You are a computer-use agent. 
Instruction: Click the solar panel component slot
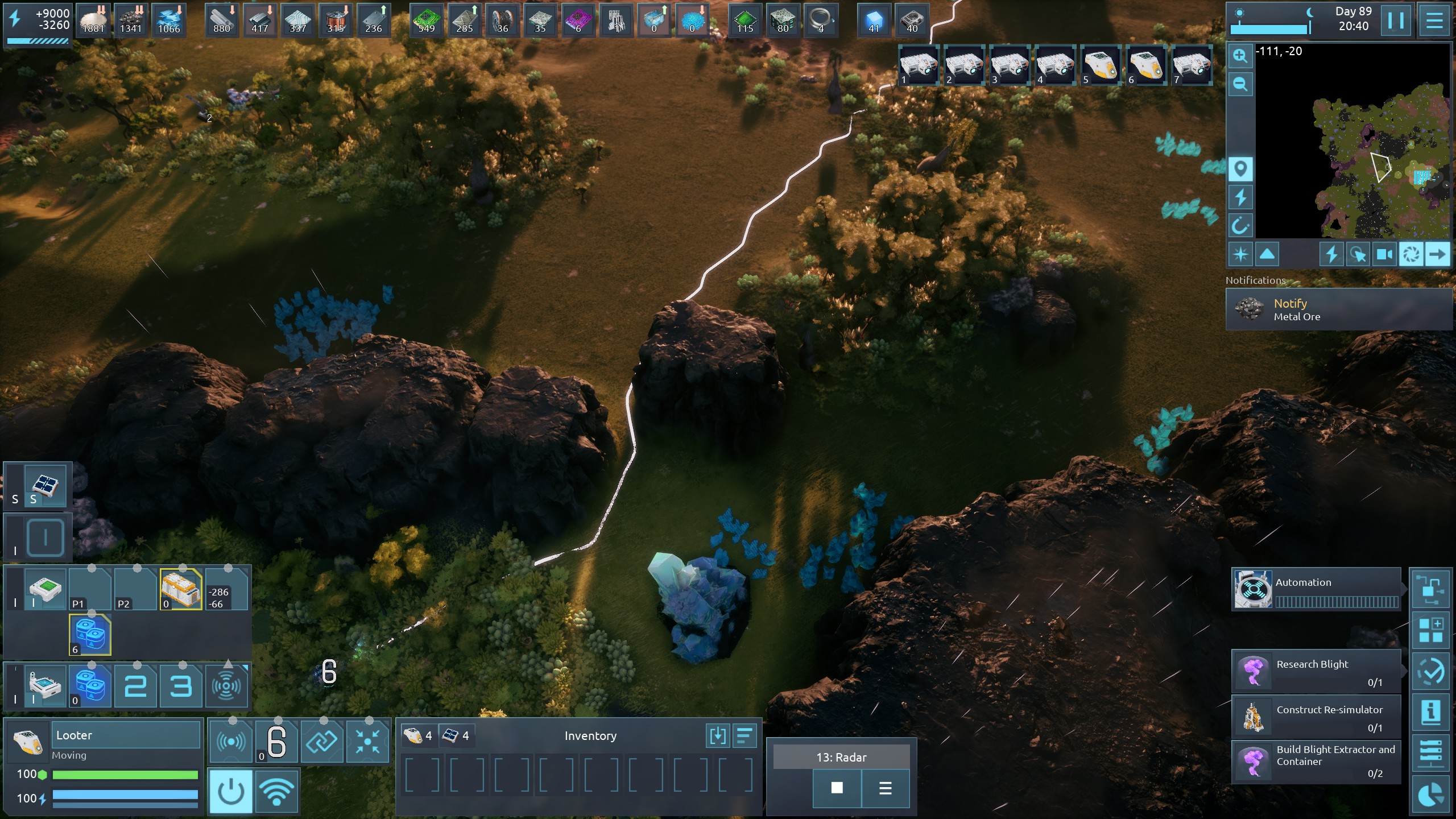point(45,485)
